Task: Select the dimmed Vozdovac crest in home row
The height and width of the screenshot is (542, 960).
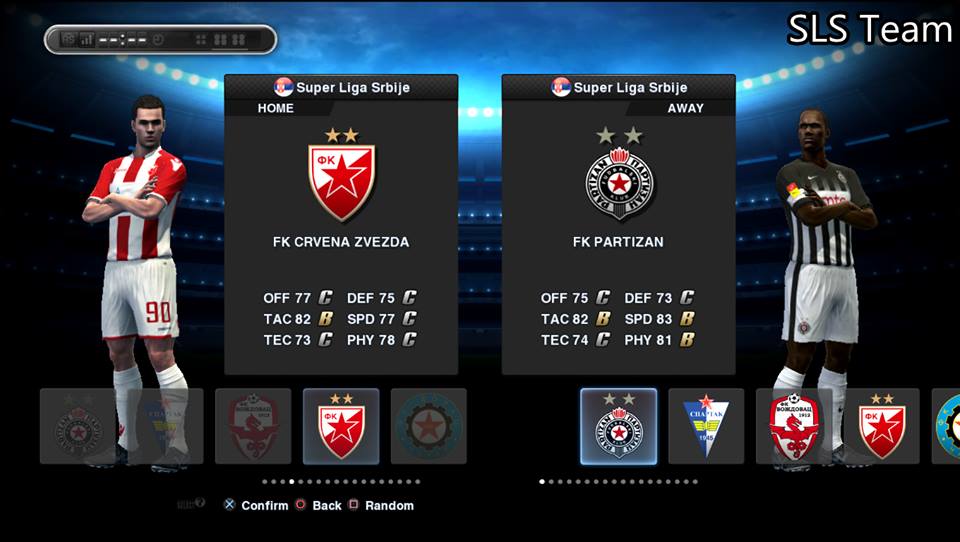Action: 253,426
